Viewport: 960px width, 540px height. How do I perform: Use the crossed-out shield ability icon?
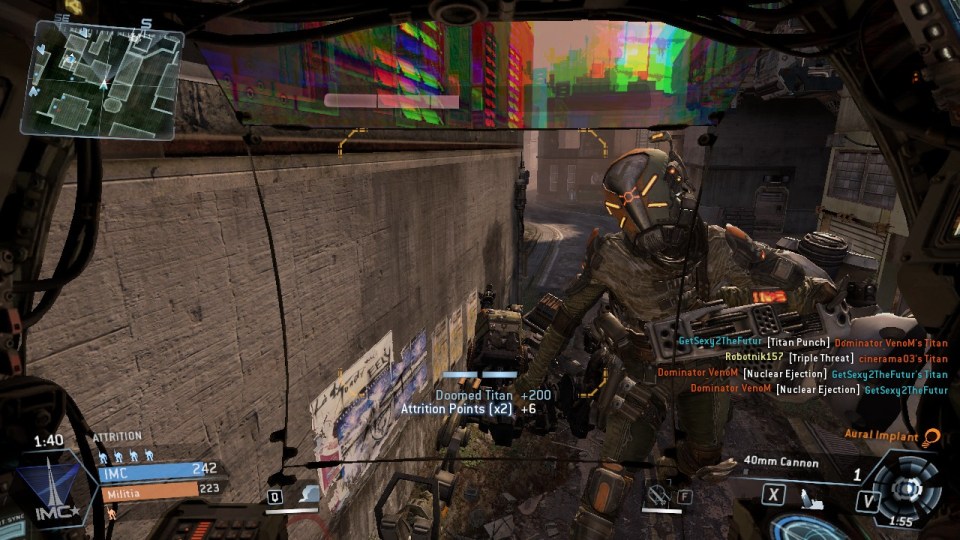(655, 493)
